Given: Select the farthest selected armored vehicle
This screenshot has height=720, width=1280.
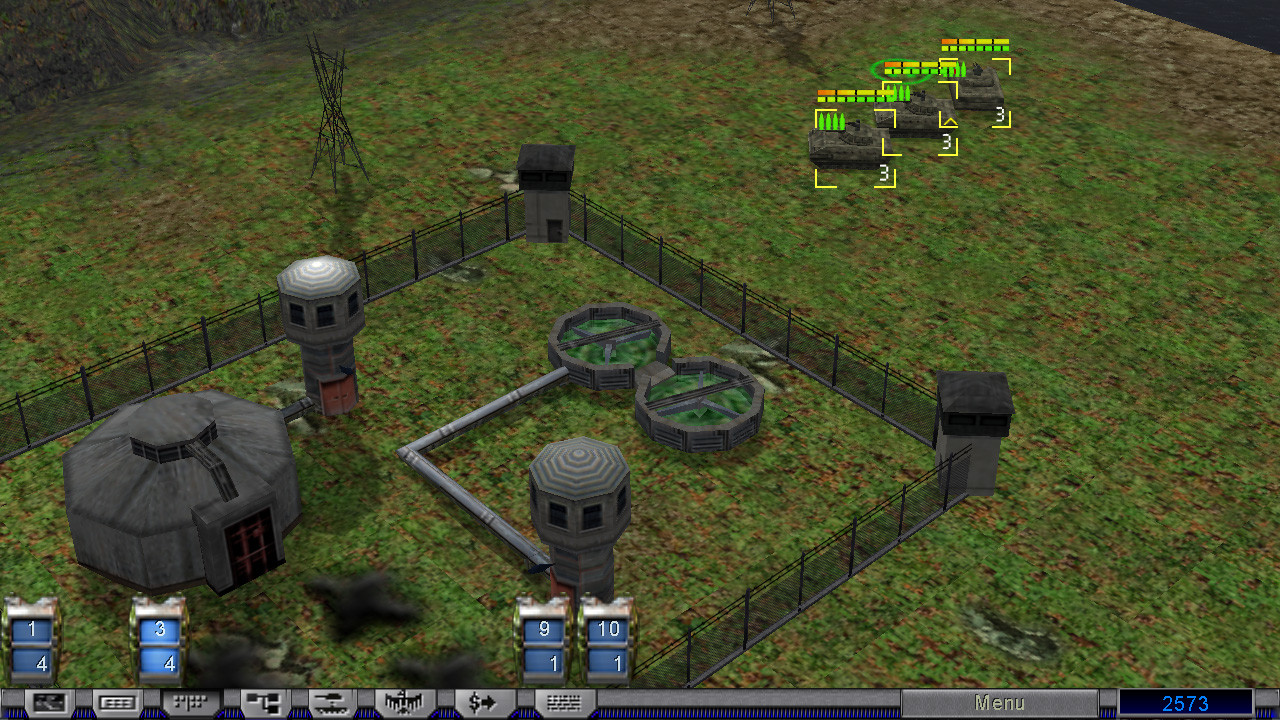Looking at the screenshot, I should [x=976, y=88].
